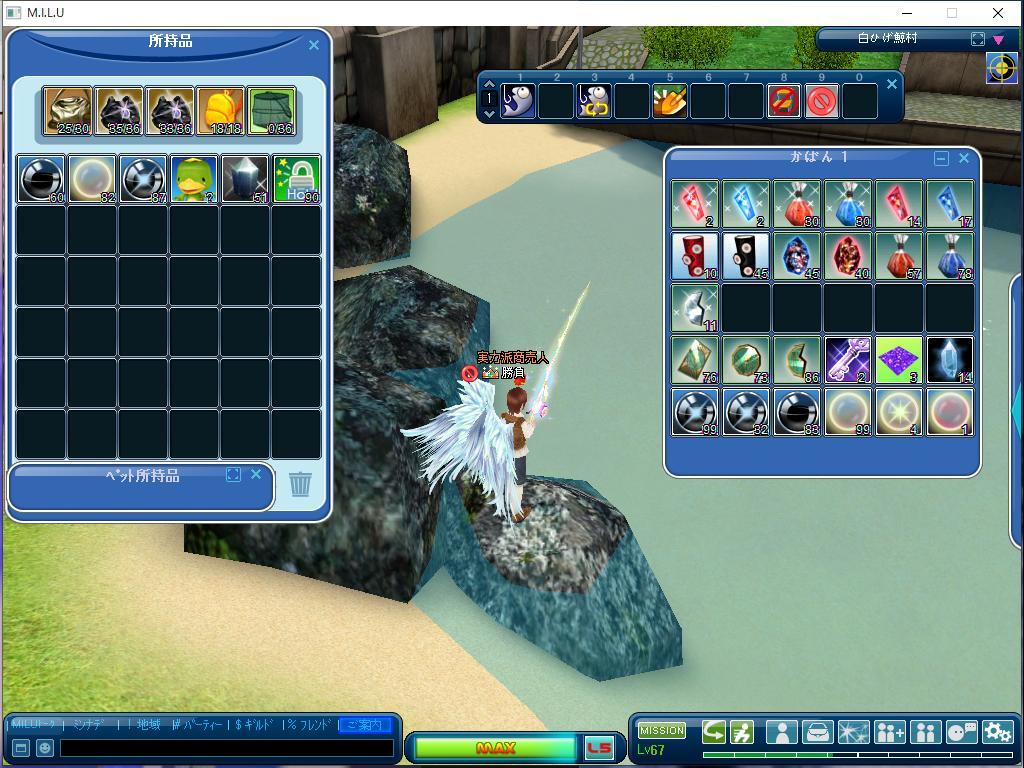Viewport: 1024px width, 768px height.
Task: Select the green duck item in inventory
Action: coord(194,179)
